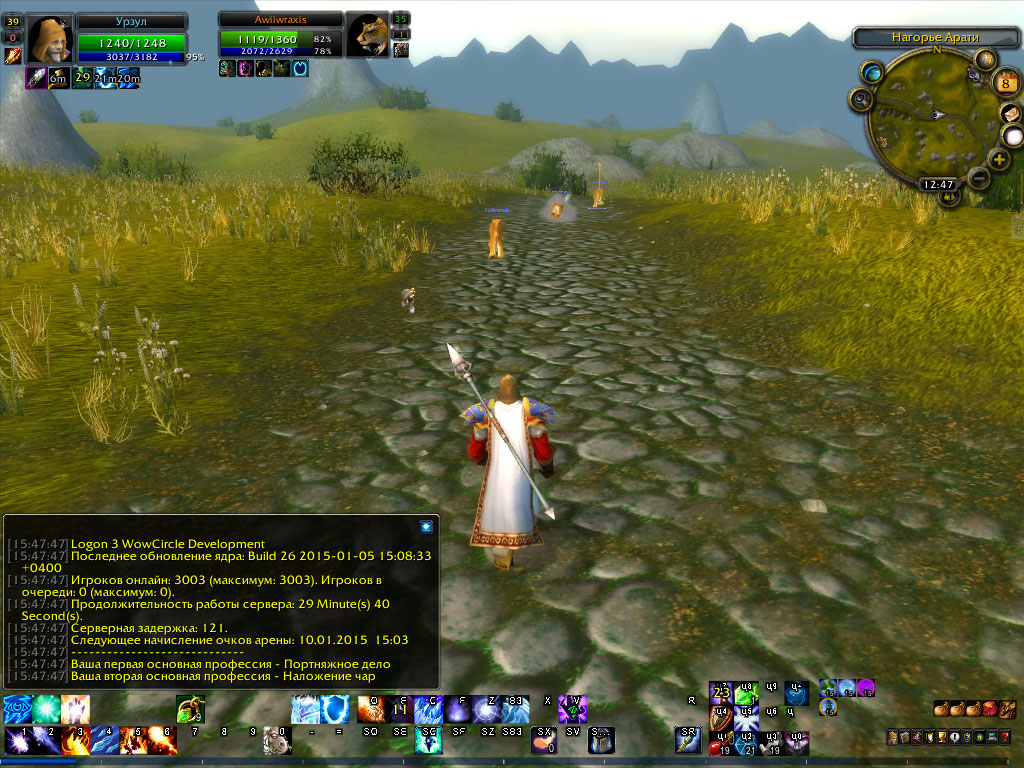Toggle the minimap tracking magnifier button
Viewport: 1024px width, 768px height.
(860, 98)
